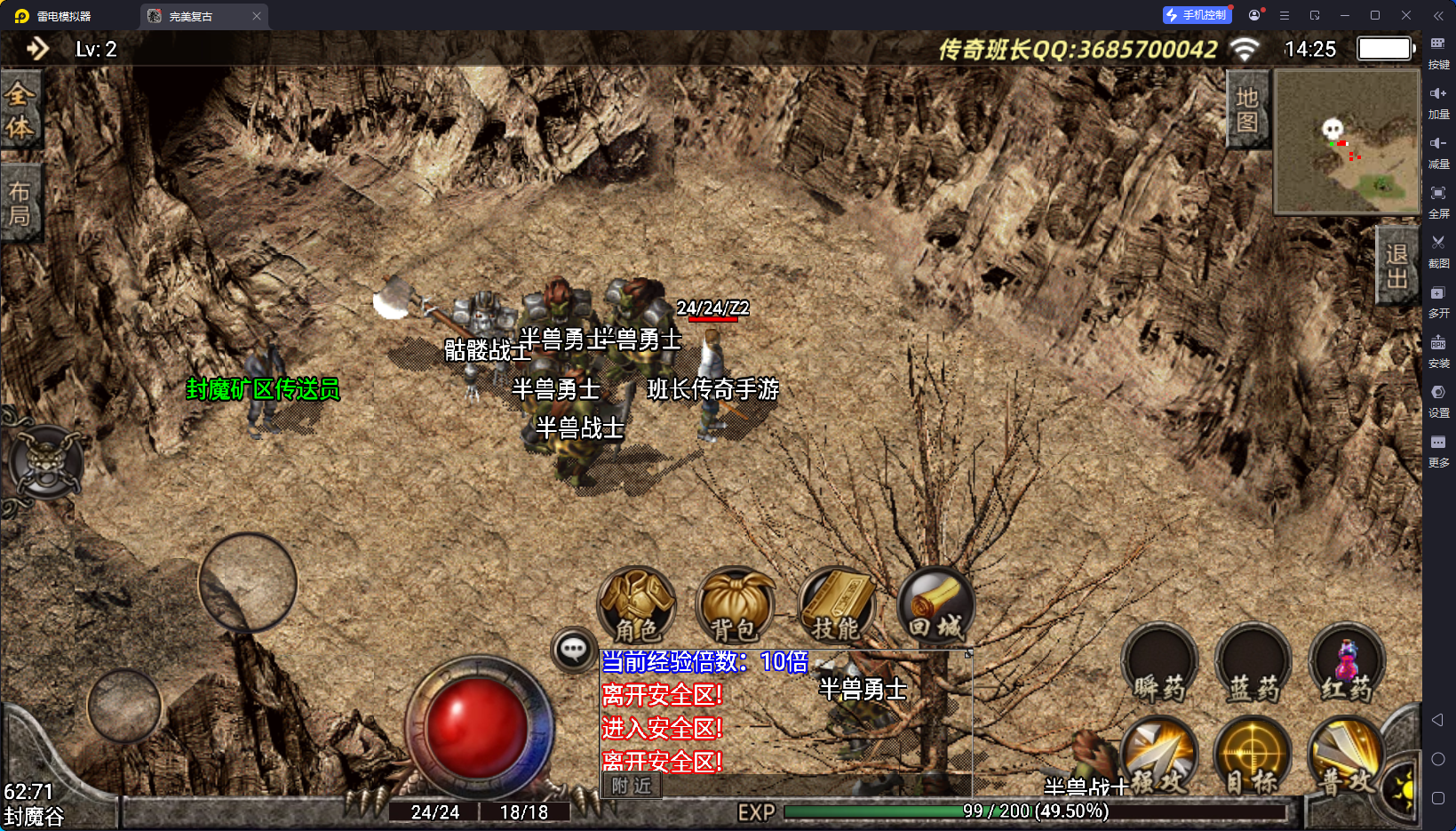The width and height of the screenshot is (1456, 831).
Task: Use the 回城 return scroll
Action: click(935, 604)
